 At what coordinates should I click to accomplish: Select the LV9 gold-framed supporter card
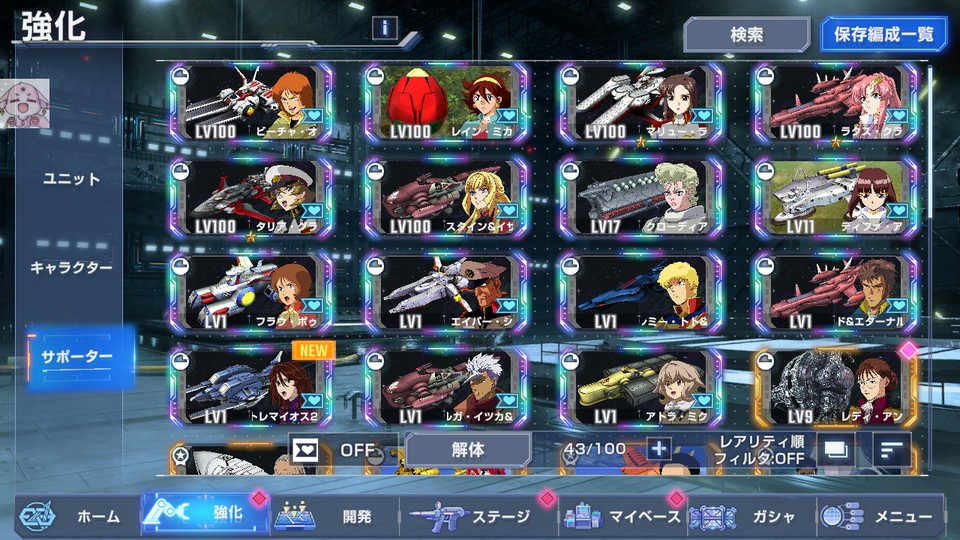pos(834,388)
